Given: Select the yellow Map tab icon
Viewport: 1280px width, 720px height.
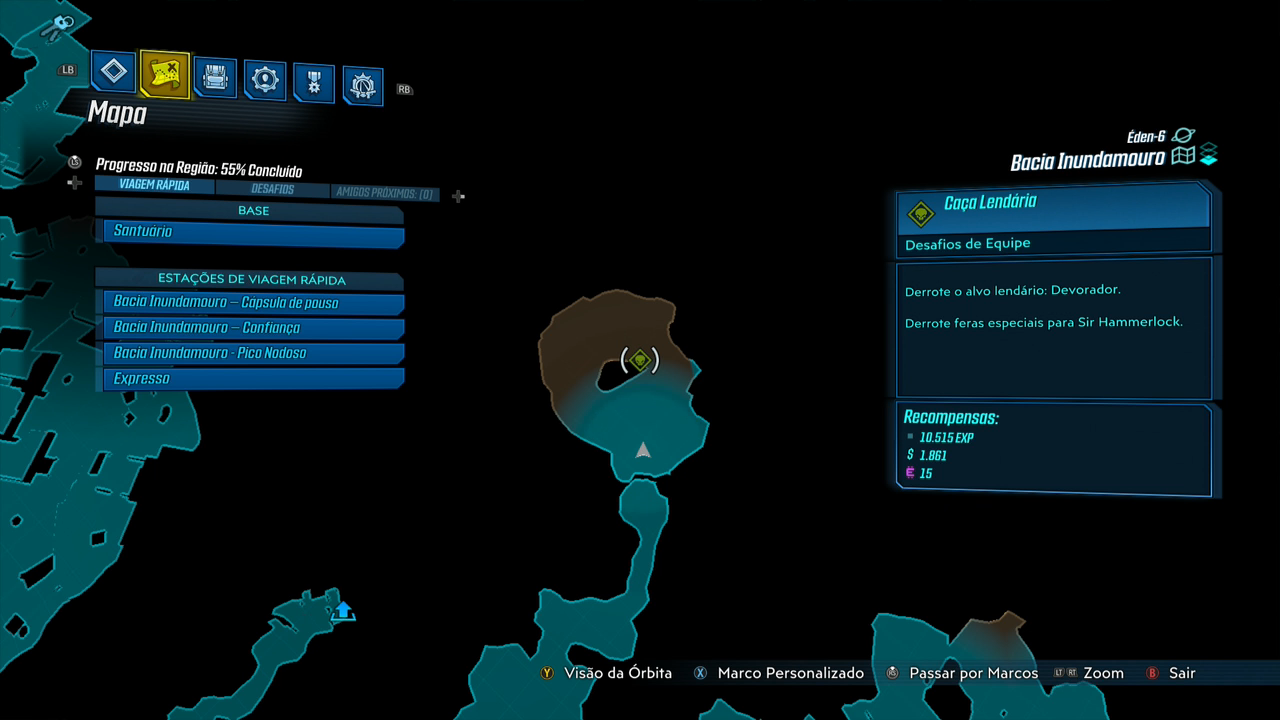Looking at the screenshot, I should [165, 74].
